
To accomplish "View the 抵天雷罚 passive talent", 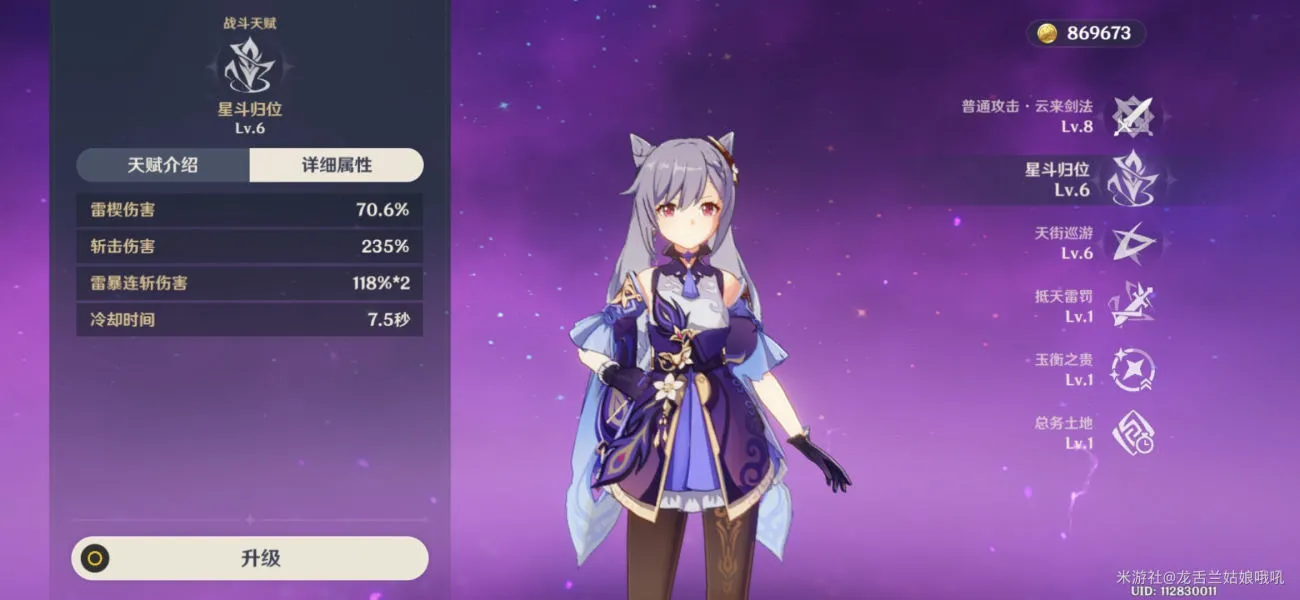I will click(1133, 305).
